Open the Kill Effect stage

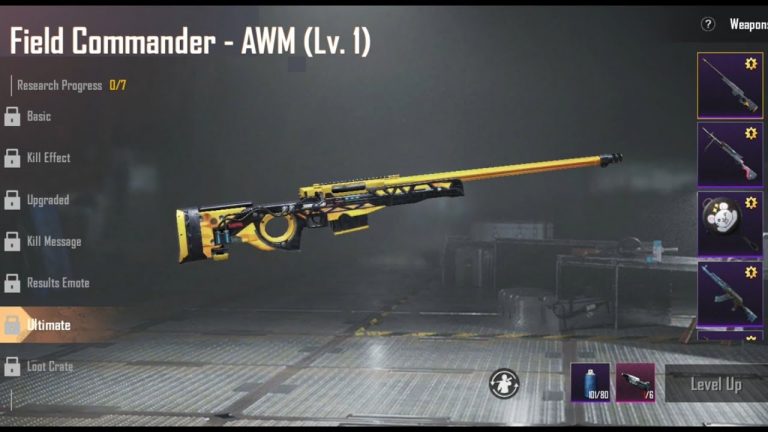(48, 158)
